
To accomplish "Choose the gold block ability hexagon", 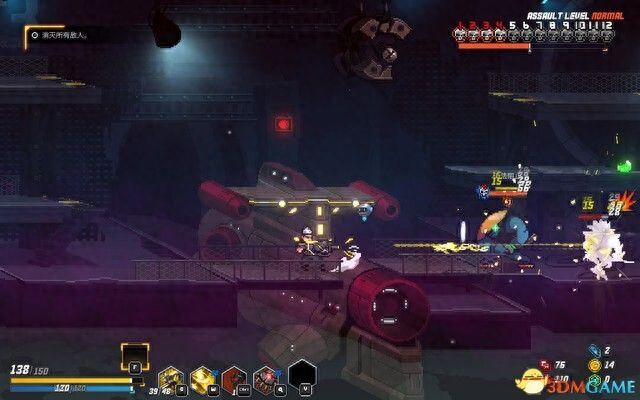I will (203, 378).
